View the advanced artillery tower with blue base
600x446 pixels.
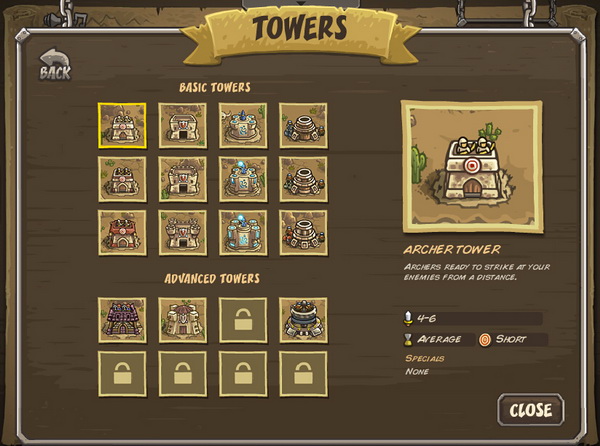click(303, 320)
